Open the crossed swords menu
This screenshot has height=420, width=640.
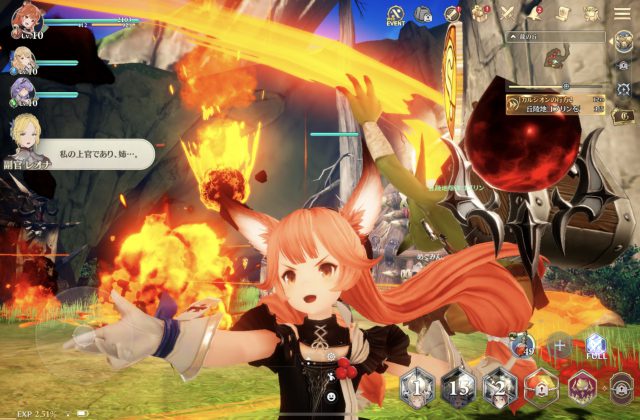tap(507, 13)
